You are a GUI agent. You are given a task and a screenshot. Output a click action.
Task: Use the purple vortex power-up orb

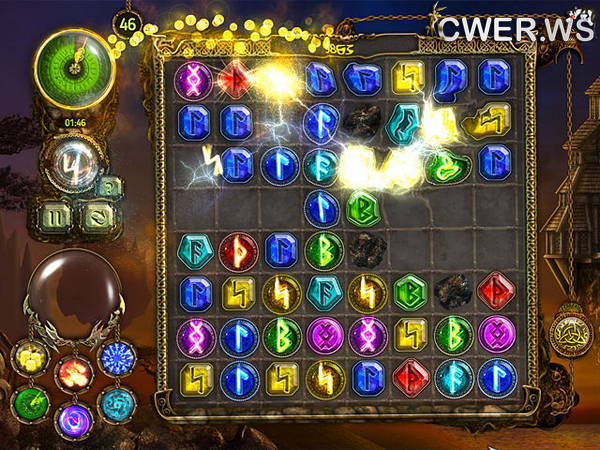73,417
